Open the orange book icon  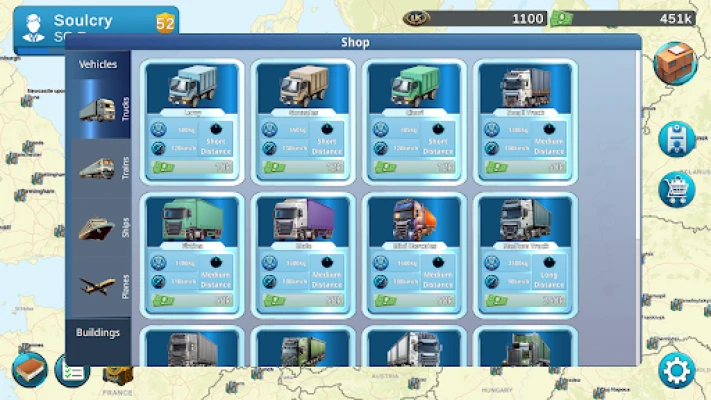pos(30,371)
